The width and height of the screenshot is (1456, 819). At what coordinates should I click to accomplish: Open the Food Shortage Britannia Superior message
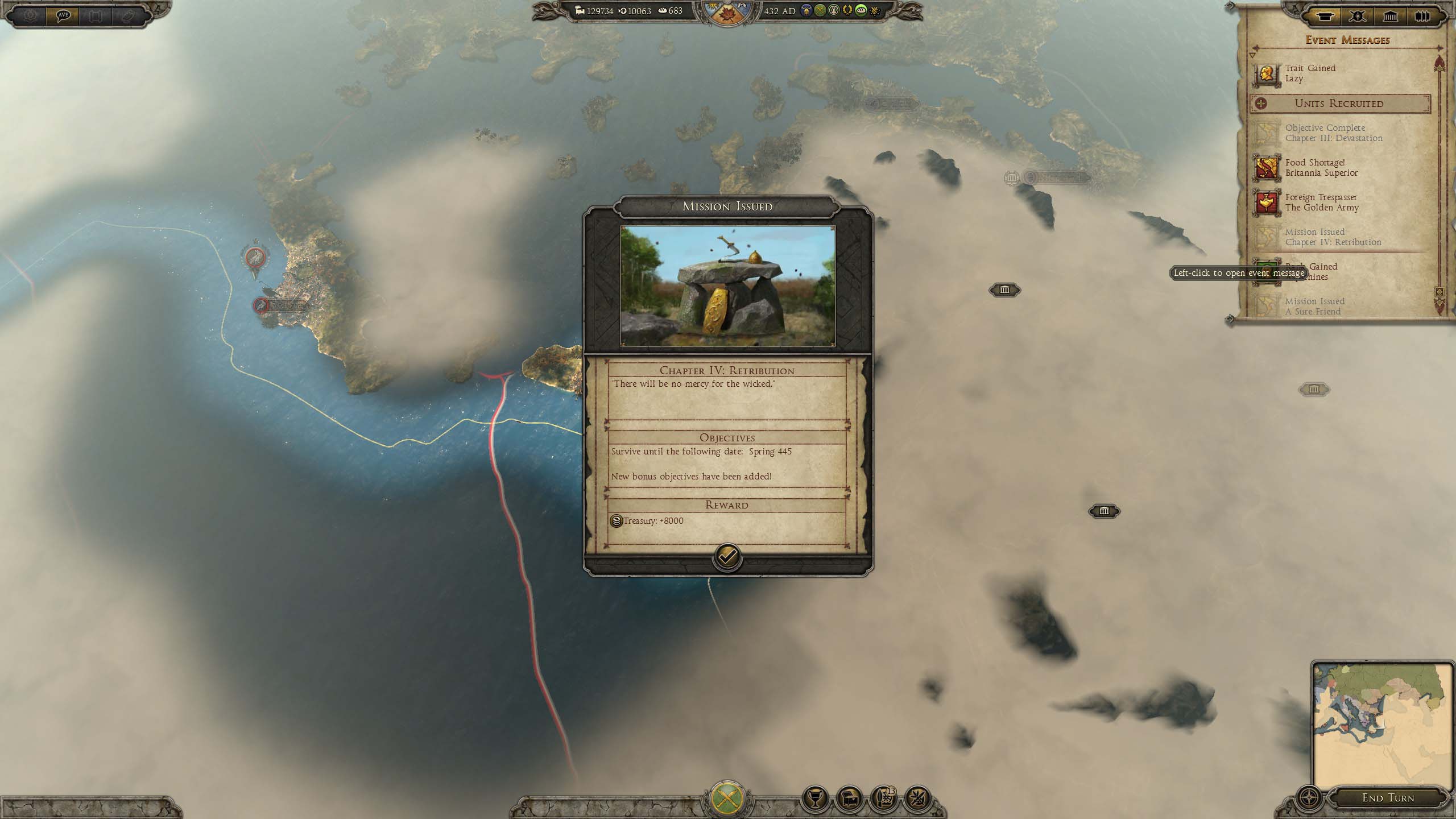pos(1321,168)
